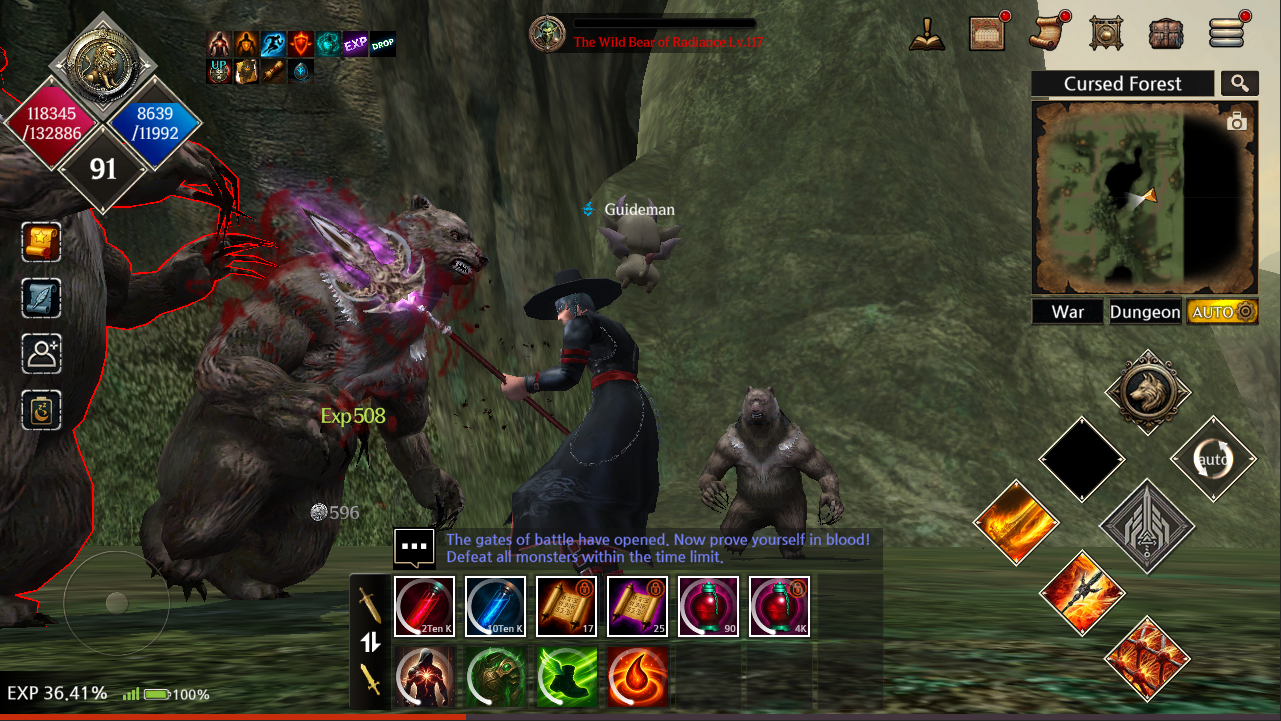
Task: Open the Cursed Forest minimap
Action: (1144, 197)
